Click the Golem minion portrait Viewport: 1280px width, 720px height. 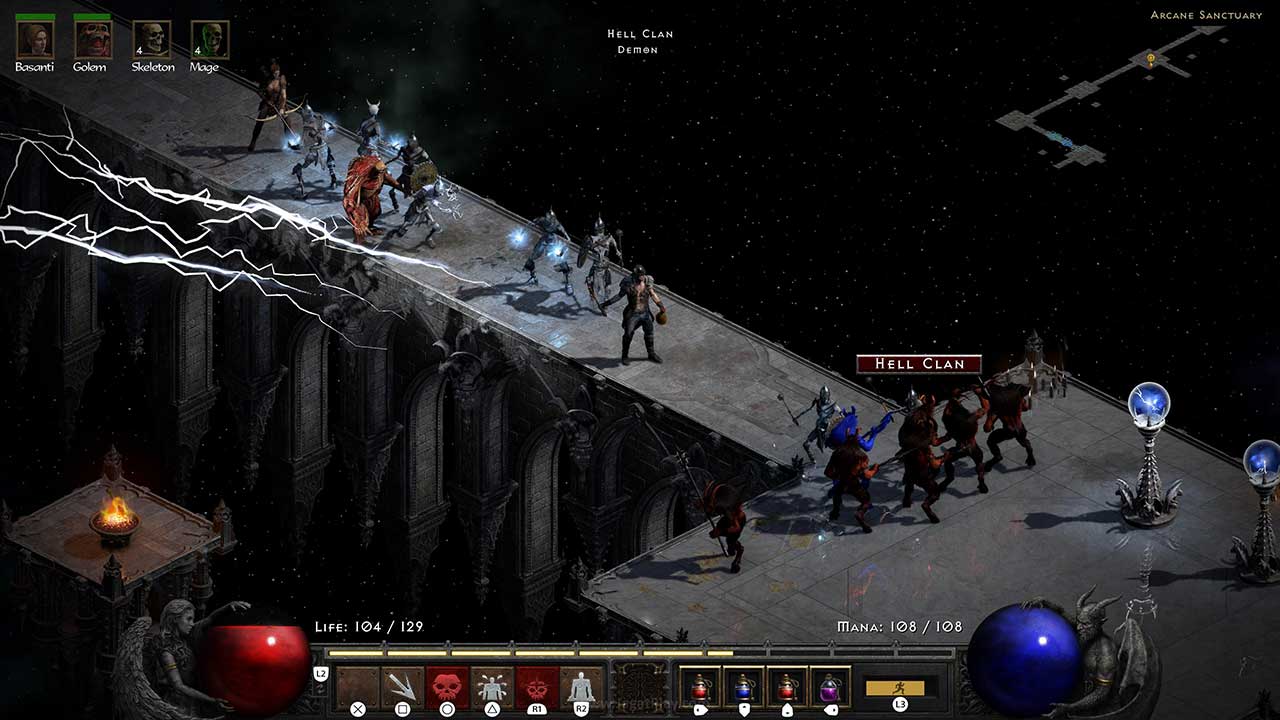tap(92, 39)
